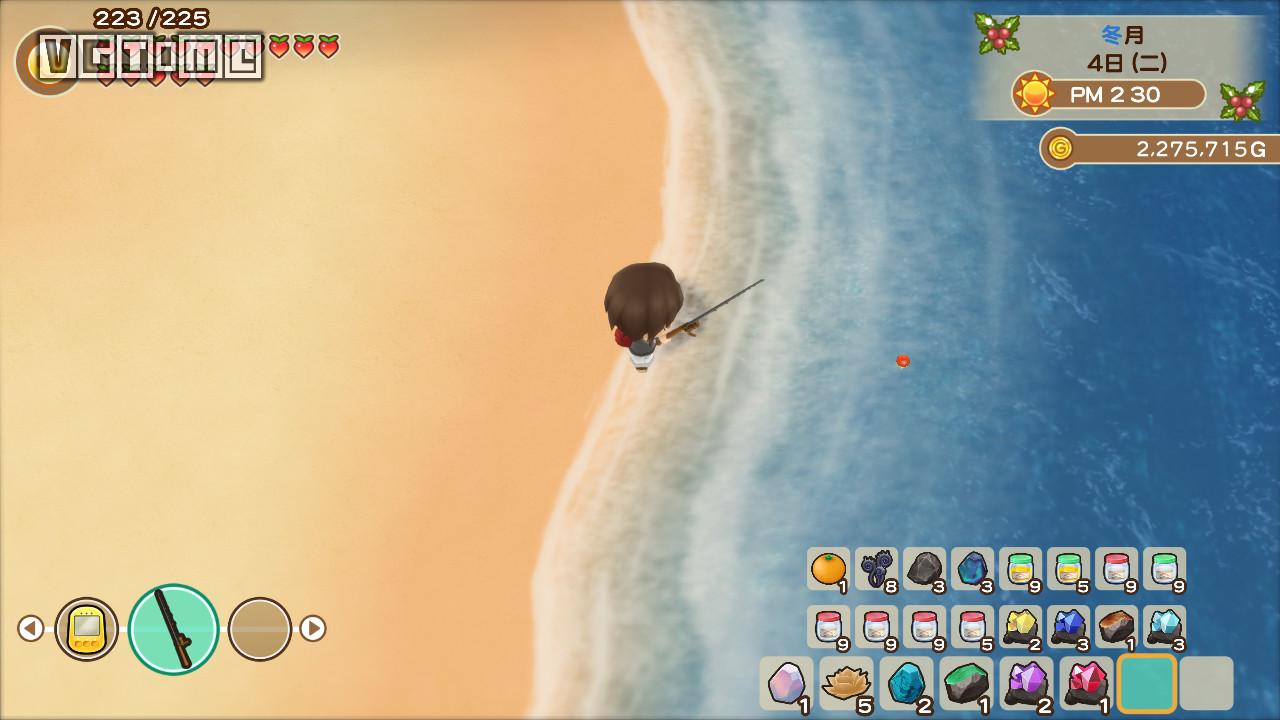Viewport: 1280px width, 720px height.
Task: Choose the yellow crystal ore
Action: click(1020, 627)
